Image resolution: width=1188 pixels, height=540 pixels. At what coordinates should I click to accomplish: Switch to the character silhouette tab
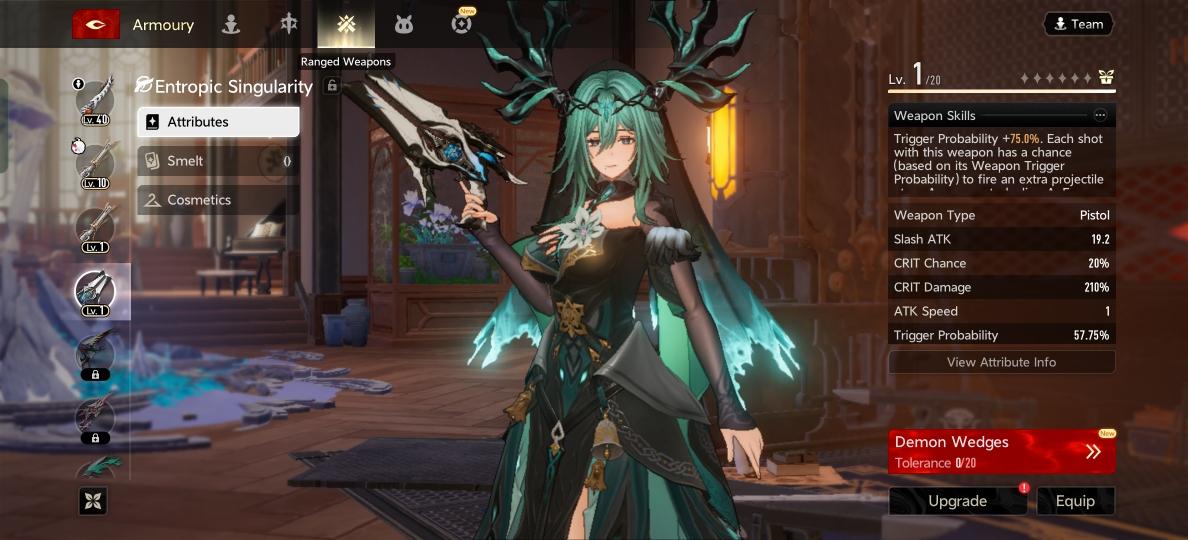pyautogui.click(x=231, y=24)
